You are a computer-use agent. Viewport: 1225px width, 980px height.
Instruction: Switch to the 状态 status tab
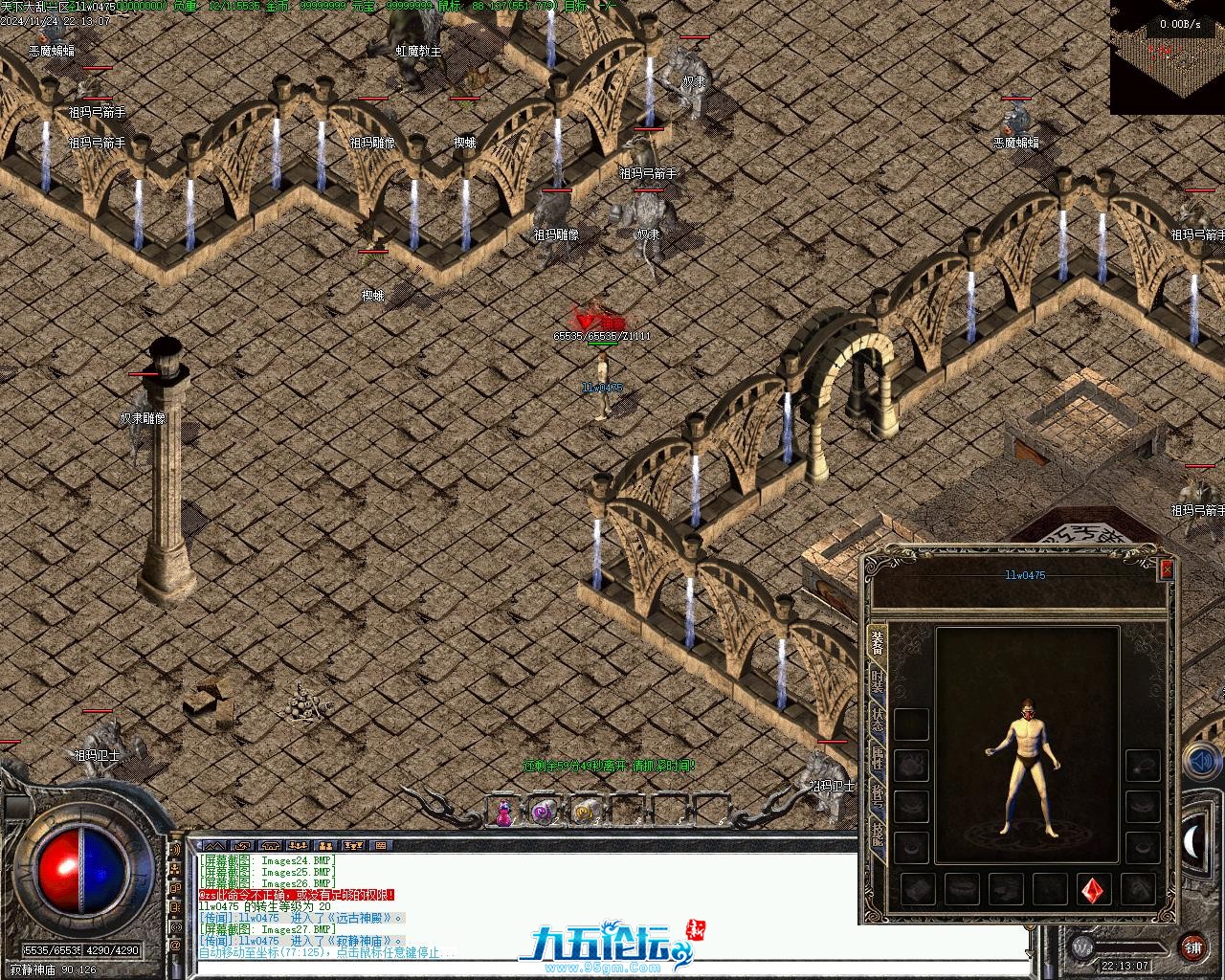click(877, 720)
